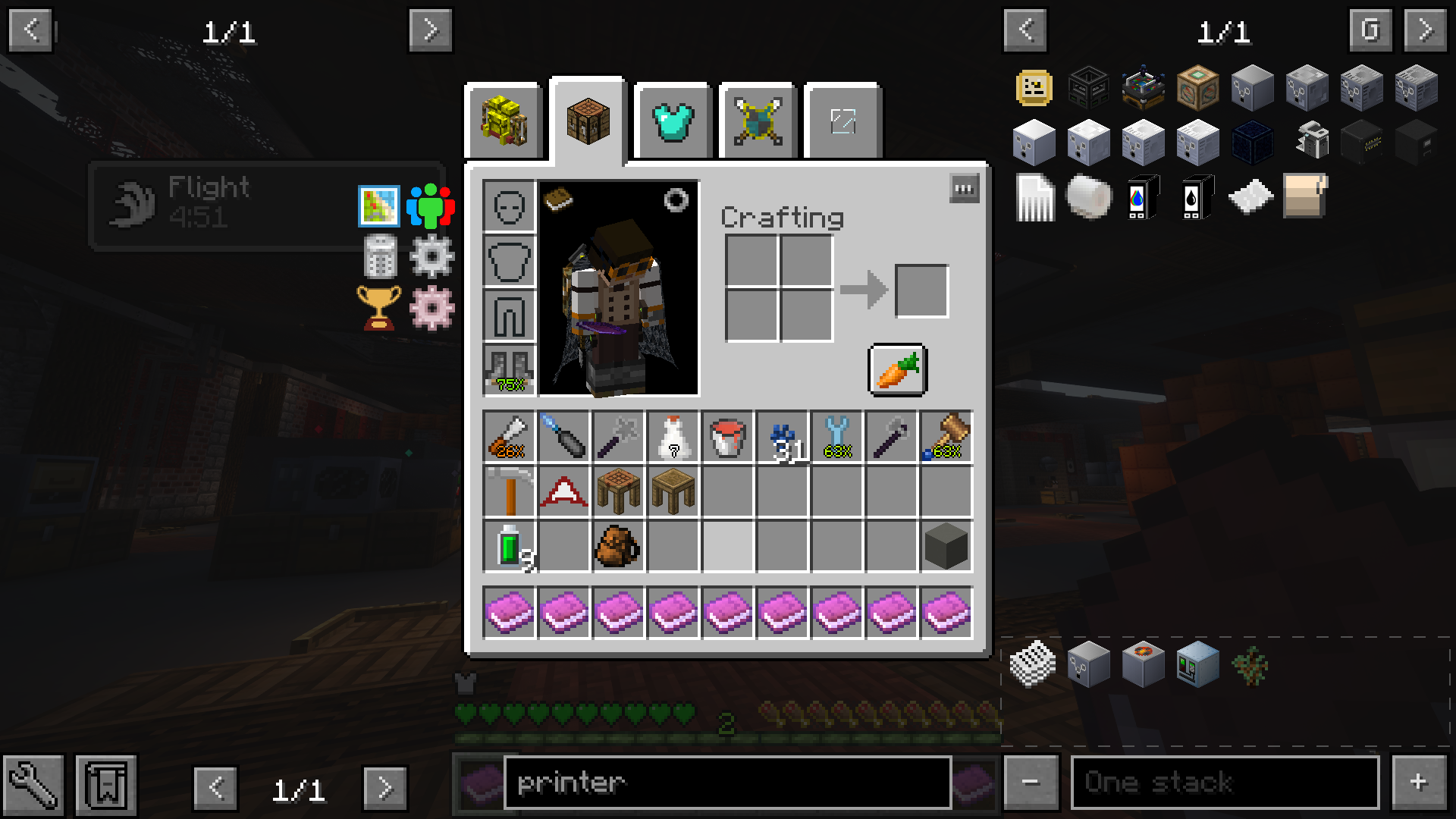Increase the stack amount with plus

pos(1418,783)
